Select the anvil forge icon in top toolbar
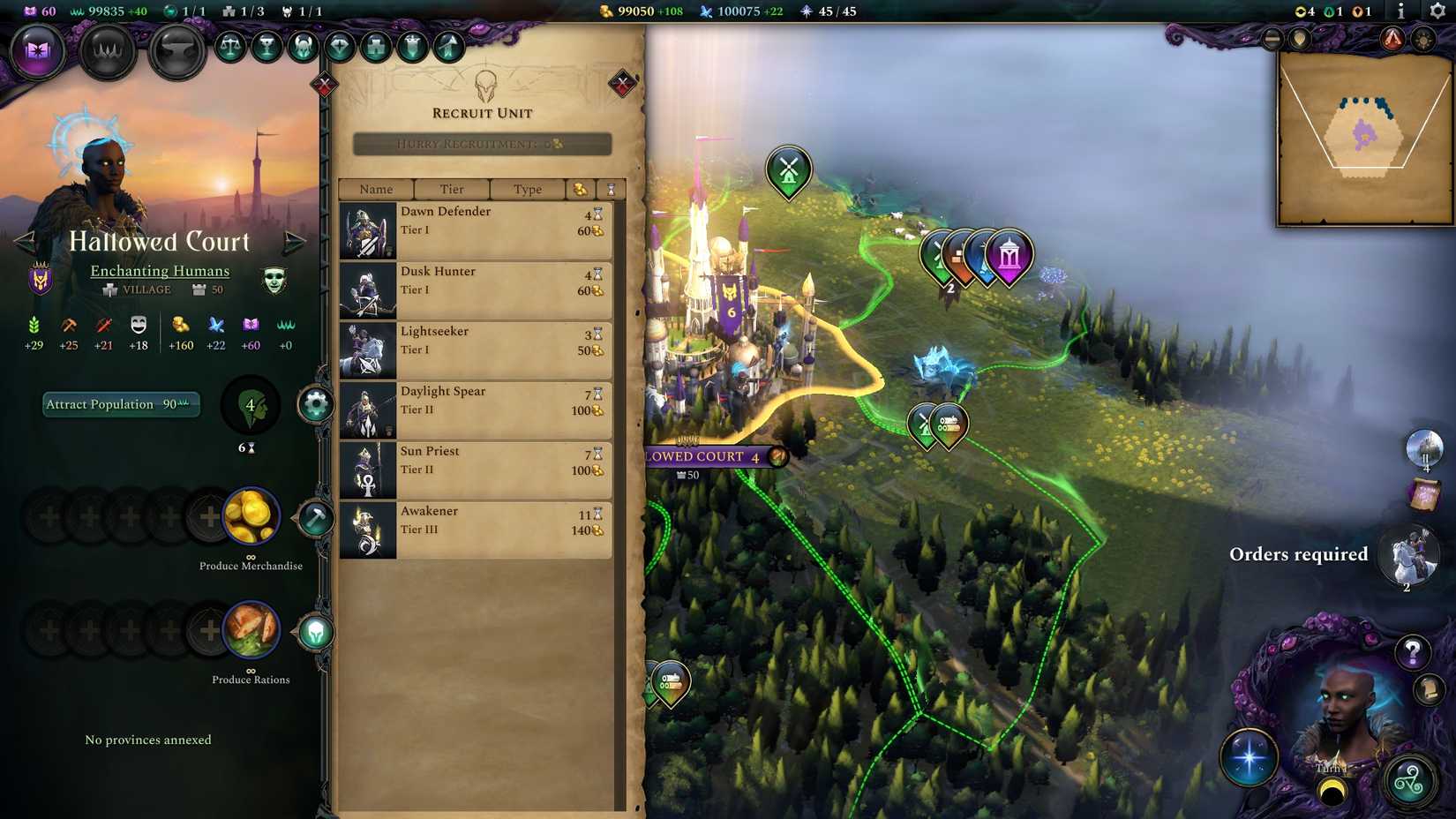 pyautogui.click(x=176, y=52)
